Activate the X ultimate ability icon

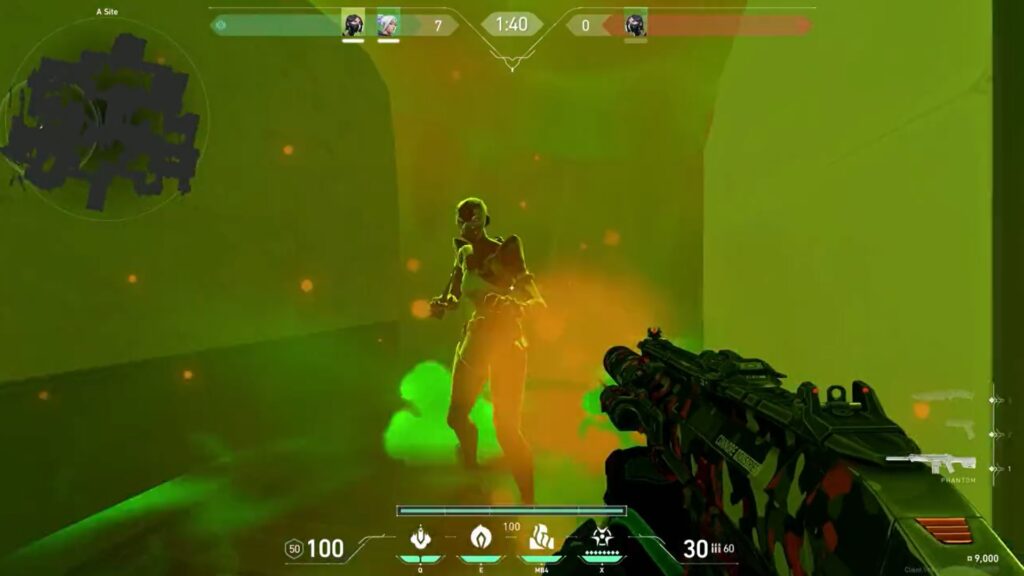coord(601,538)
